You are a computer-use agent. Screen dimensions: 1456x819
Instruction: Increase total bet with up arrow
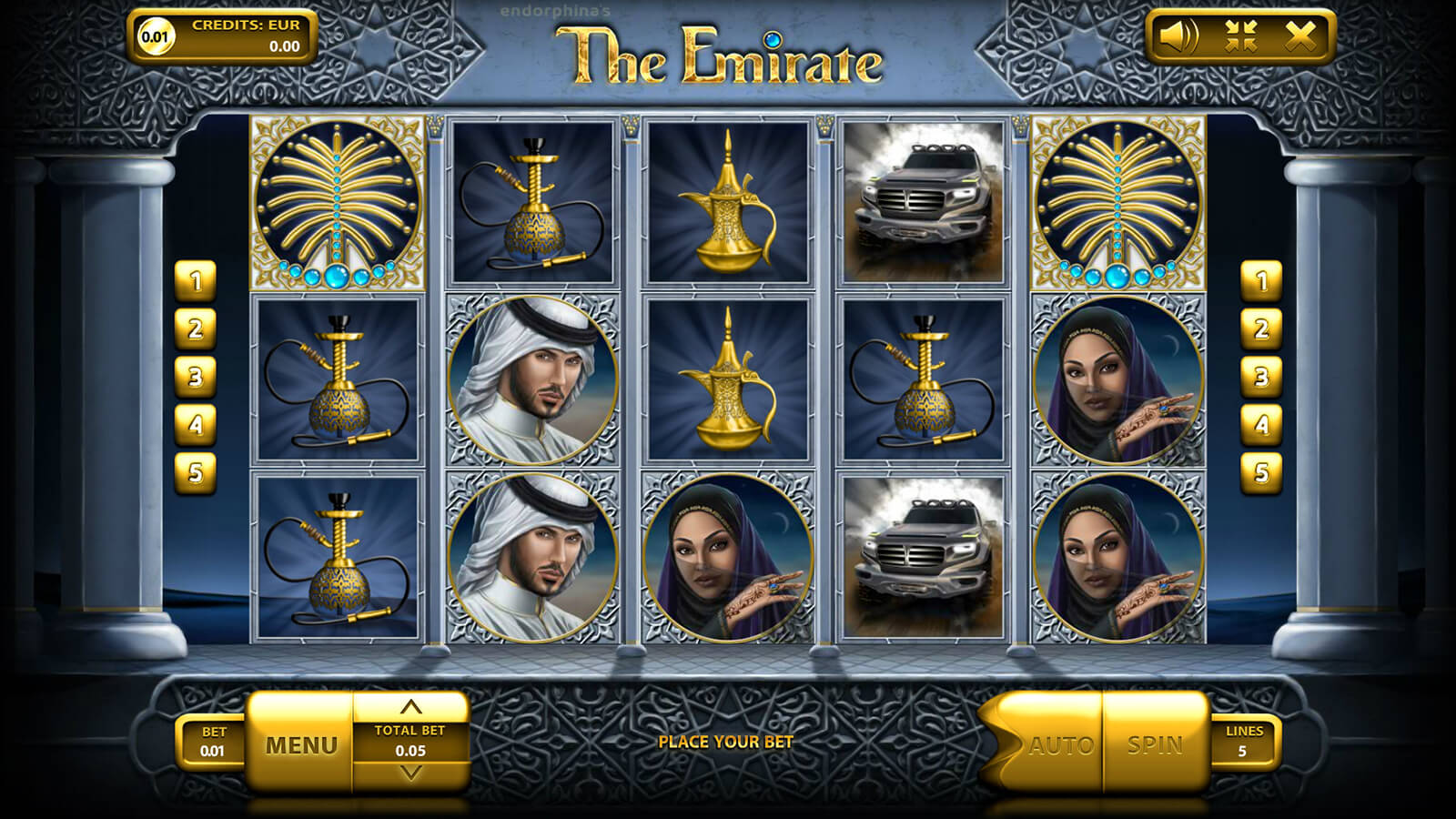411,707
